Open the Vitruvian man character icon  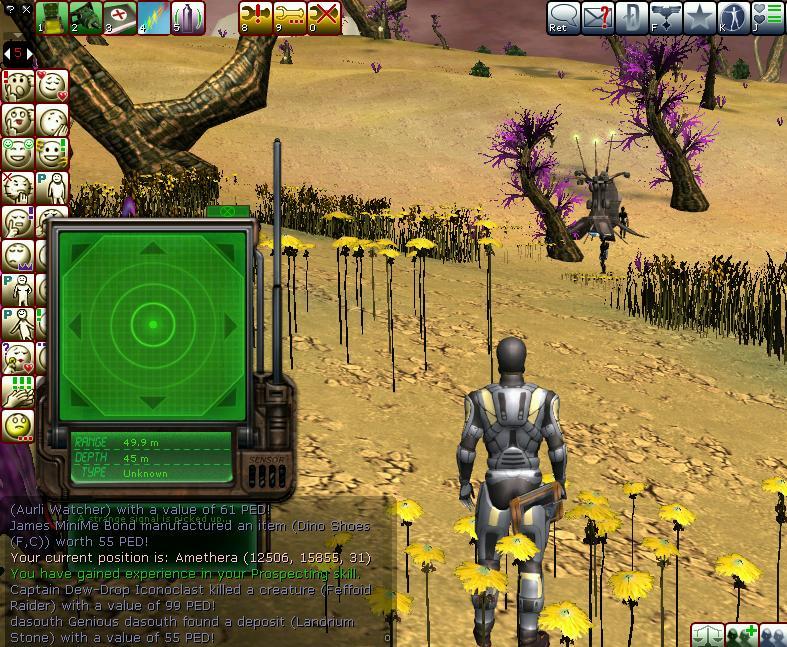tap(734, 17)
